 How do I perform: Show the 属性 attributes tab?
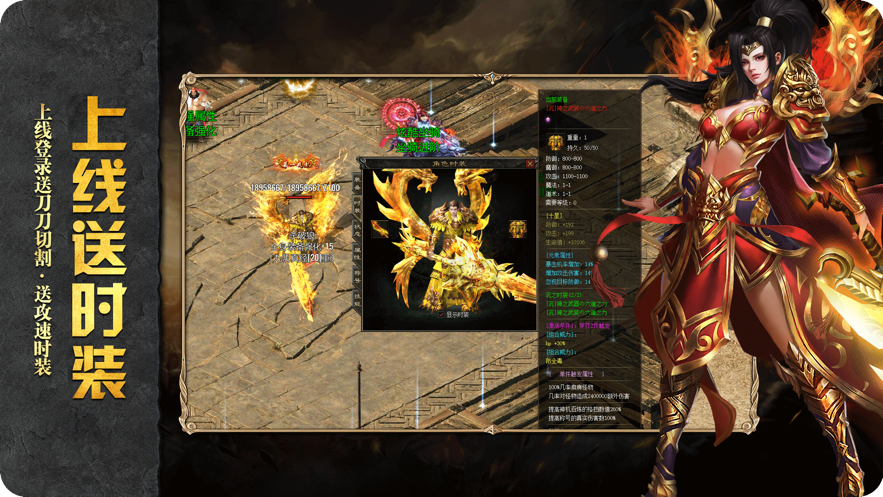click(358, 251)
